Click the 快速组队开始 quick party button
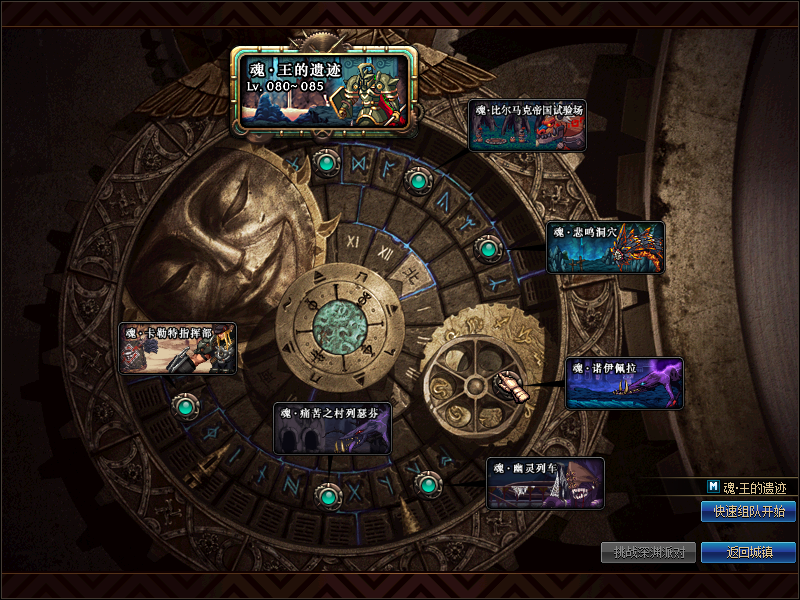The image size is (800, 600). tap(748, 512)
